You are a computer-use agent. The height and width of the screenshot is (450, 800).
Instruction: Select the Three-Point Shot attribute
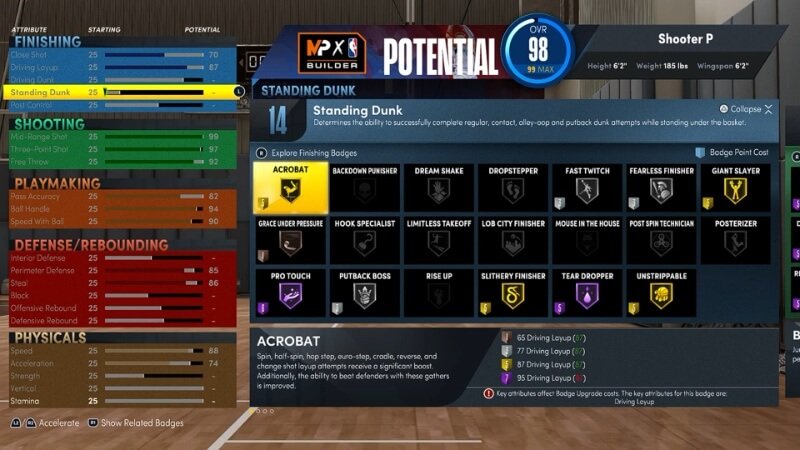tap(120, 148)
